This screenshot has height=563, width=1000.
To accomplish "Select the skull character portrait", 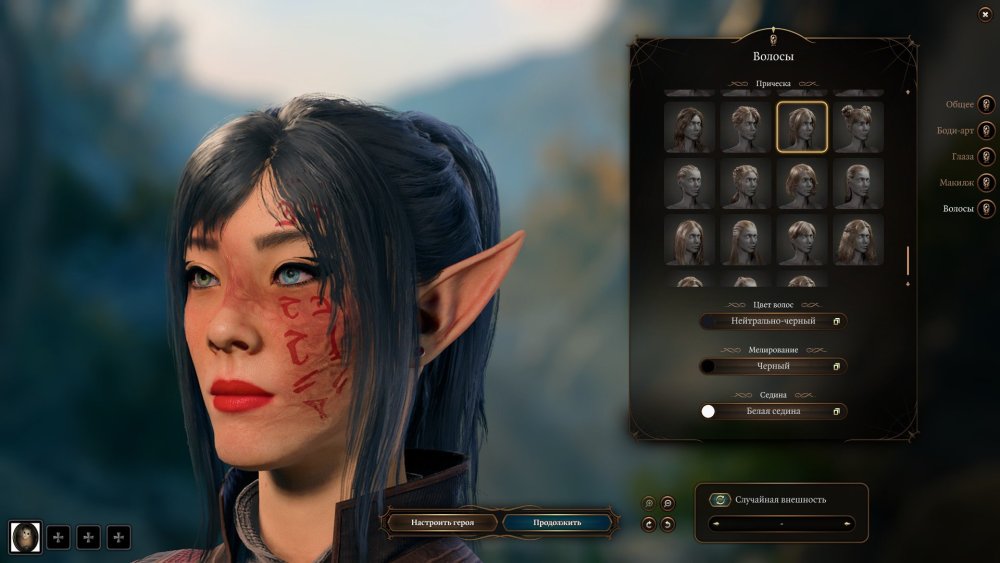I will coord(26,537).
